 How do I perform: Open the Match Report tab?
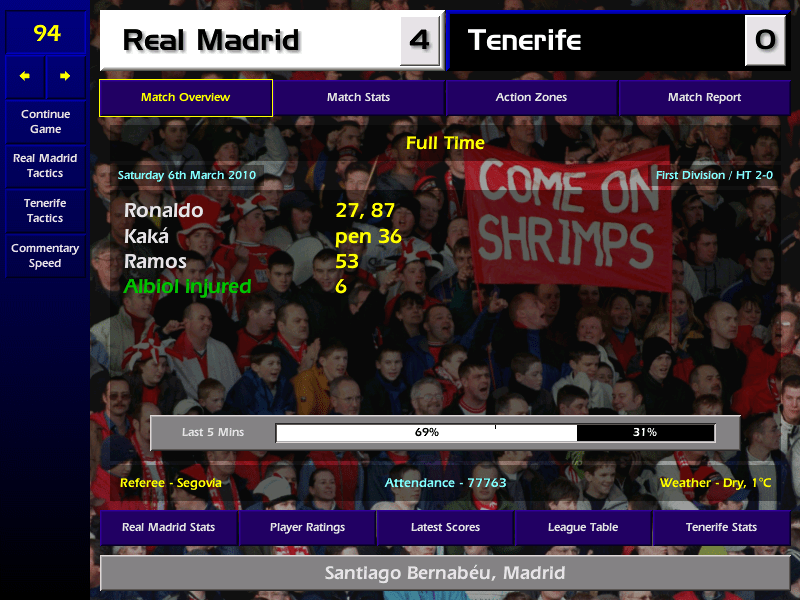[704, 98]
